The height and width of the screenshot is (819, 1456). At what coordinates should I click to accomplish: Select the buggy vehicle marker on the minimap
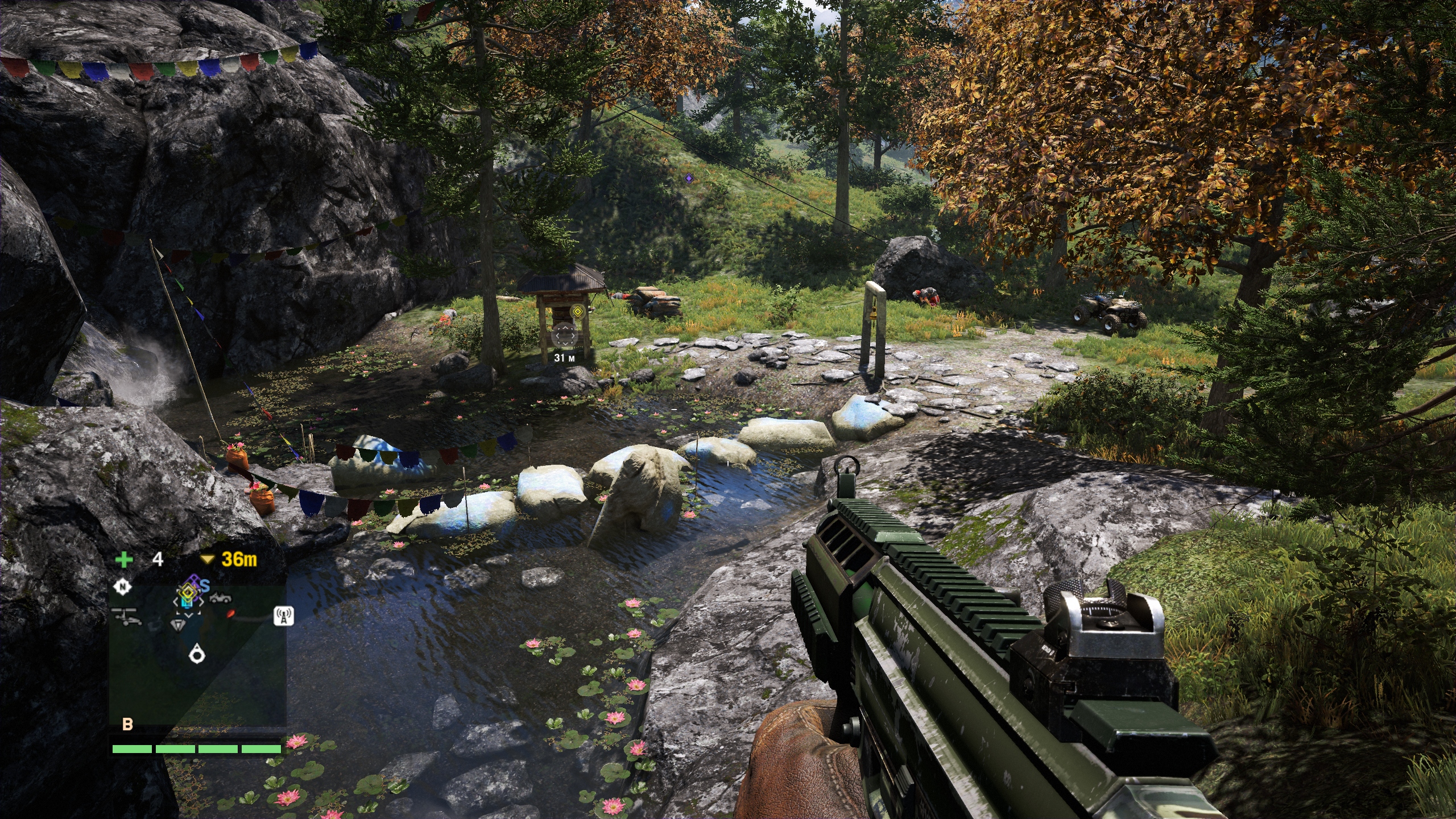click(x=221, y=598)
